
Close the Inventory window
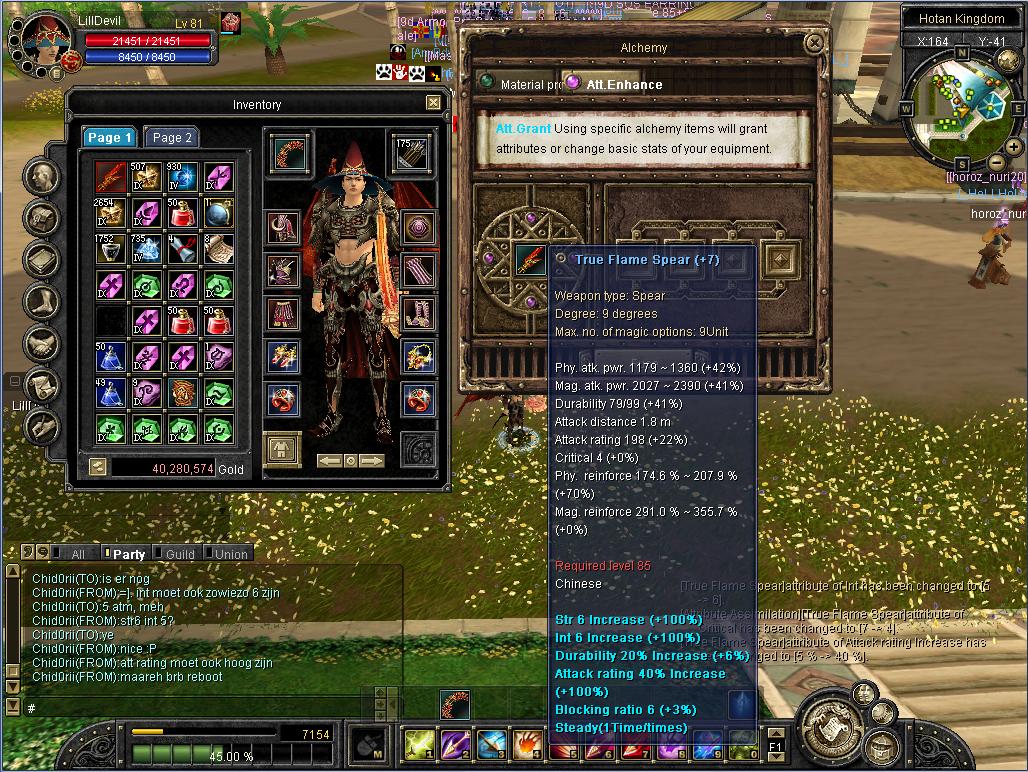coord(433,103)
